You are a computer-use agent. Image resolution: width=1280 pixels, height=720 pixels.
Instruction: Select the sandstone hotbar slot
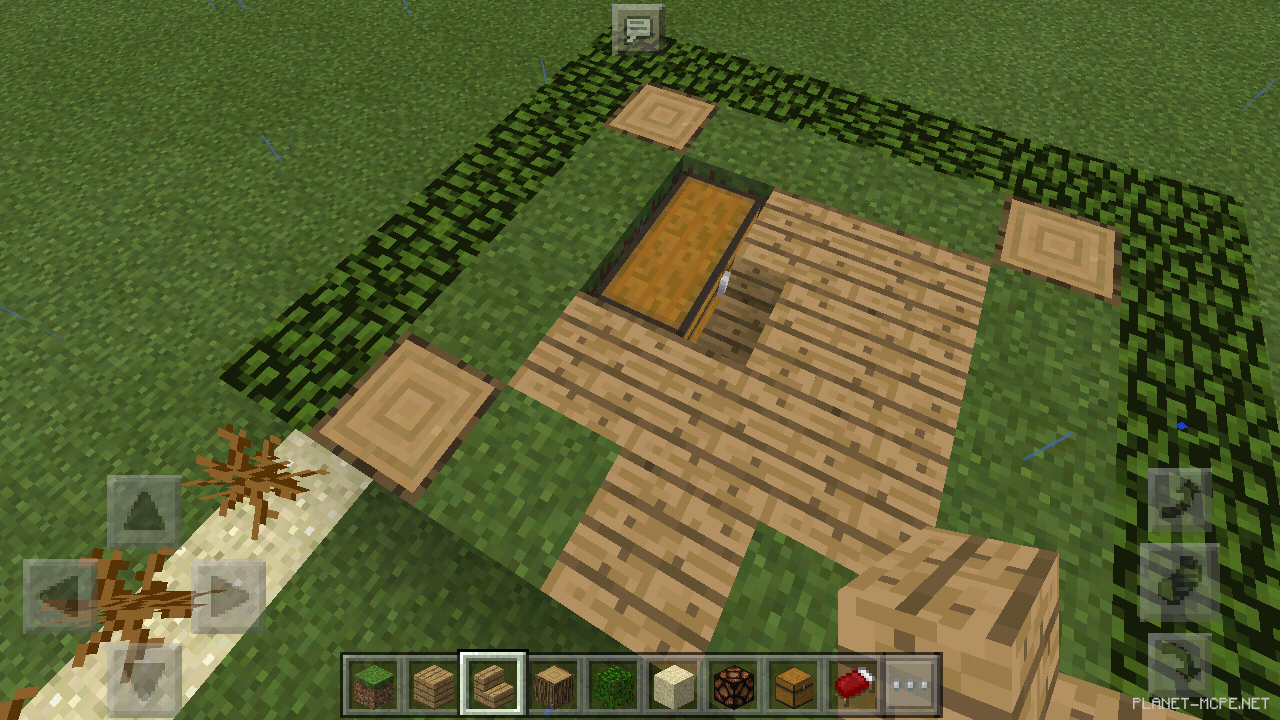point(676,684)
